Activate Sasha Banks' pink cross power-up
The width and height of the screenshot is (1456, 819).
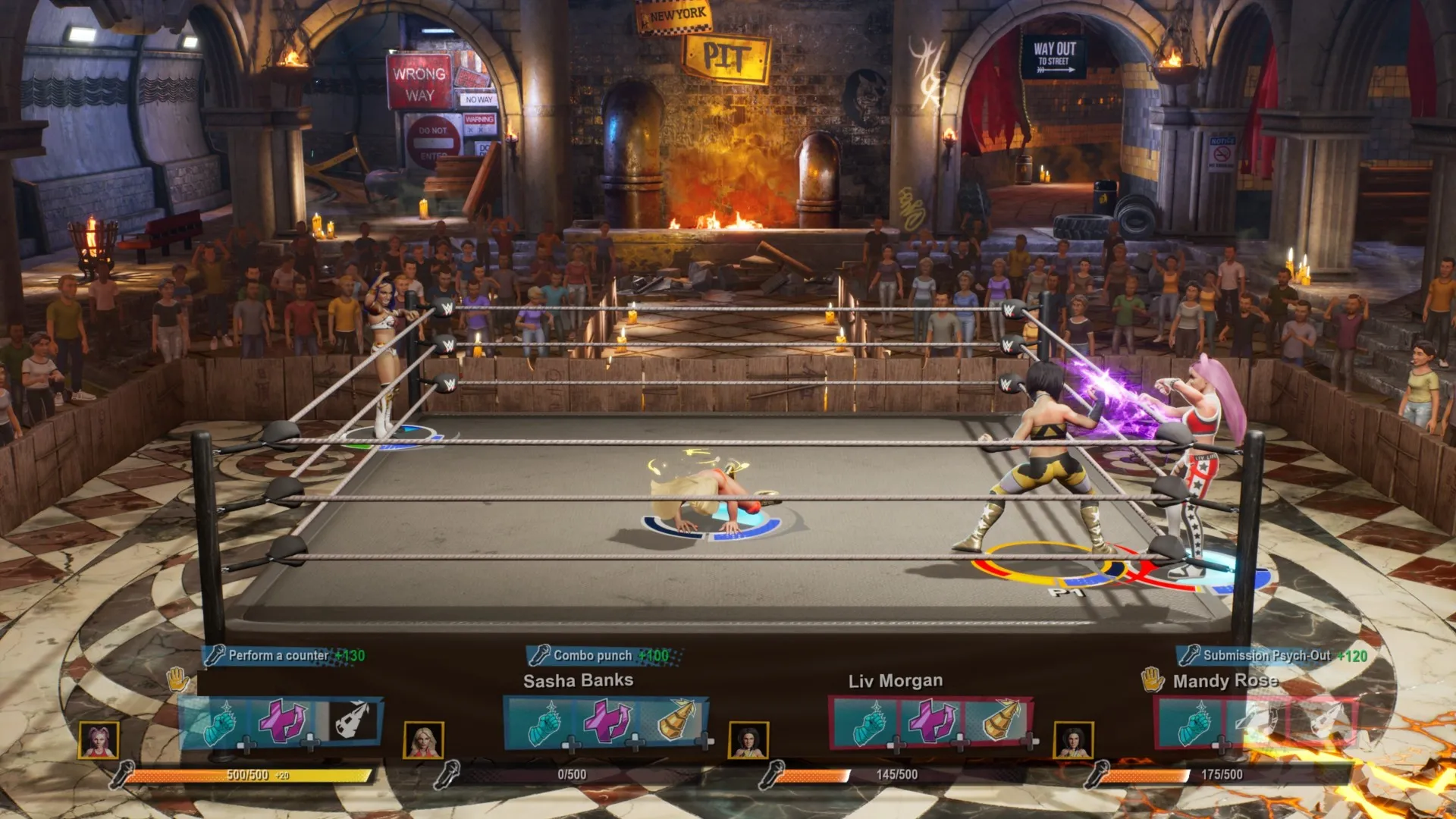click(x=607, y=721)
